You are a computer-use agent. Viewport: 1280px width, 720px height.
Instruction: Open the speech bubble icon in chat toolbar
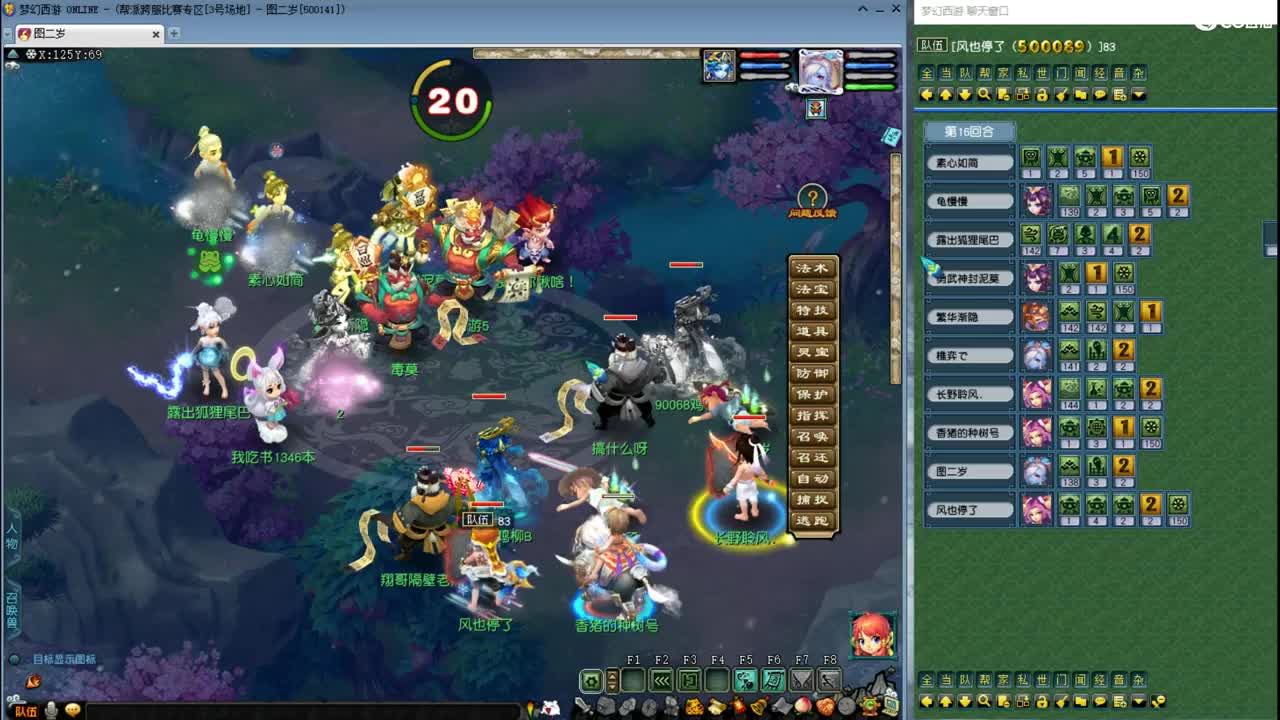(1099, 93)
